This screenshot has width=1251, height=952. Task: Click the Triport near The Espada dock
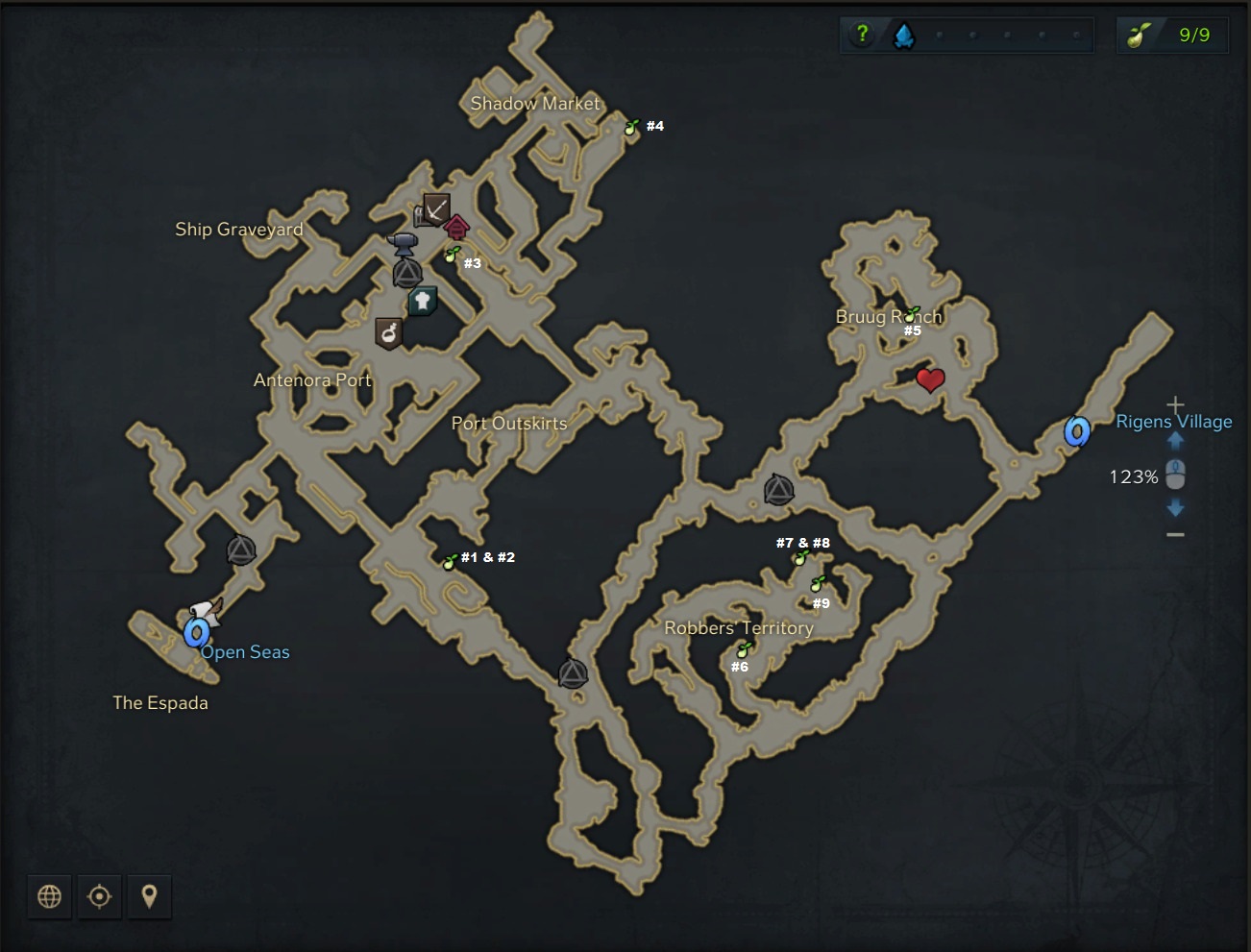pos(241,550)
